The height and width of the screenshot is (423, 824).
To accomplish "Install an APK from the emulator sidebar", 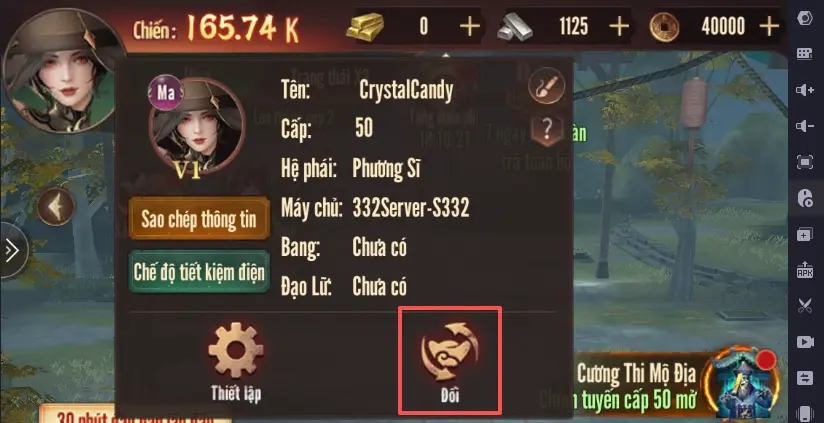I will pyautogui.click(x=805, y=269).
